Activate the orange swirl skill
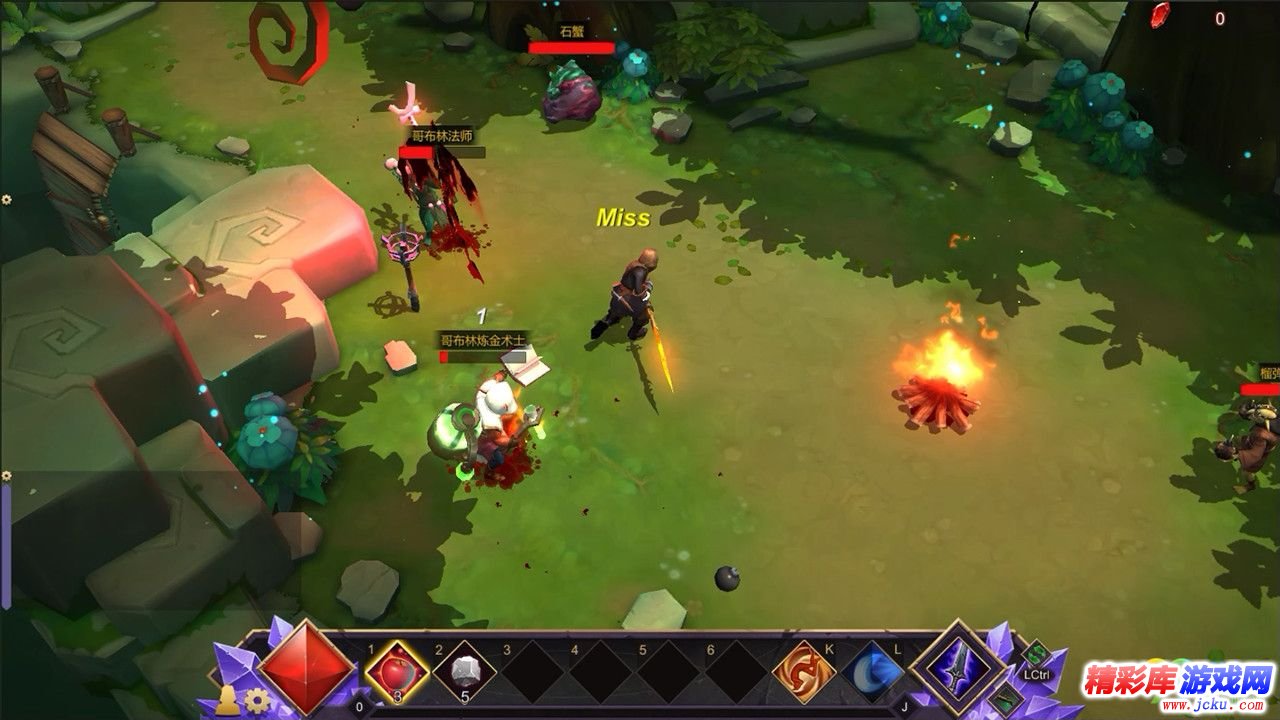This screenshot has height=720, width=1280. tap(803, 671)
